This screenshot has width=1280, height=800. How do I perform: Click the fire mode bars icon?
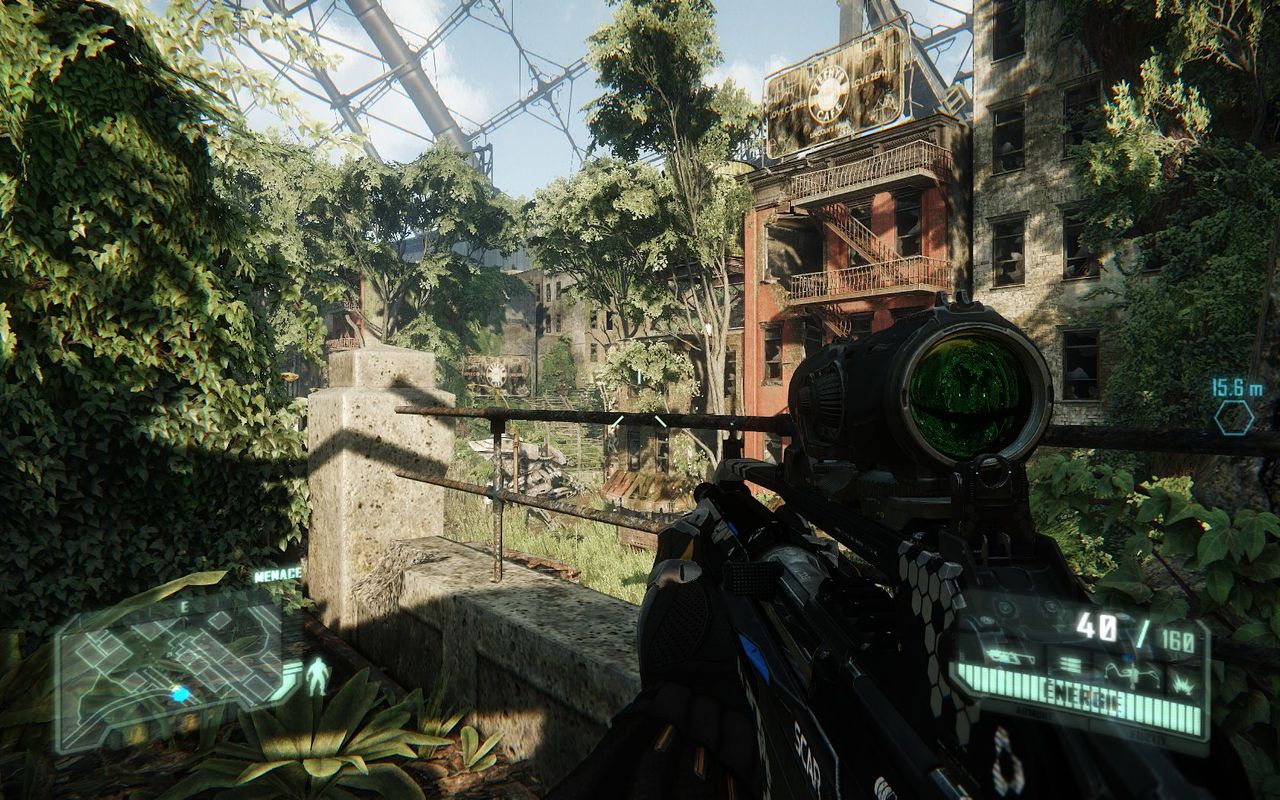[1070, 662]
